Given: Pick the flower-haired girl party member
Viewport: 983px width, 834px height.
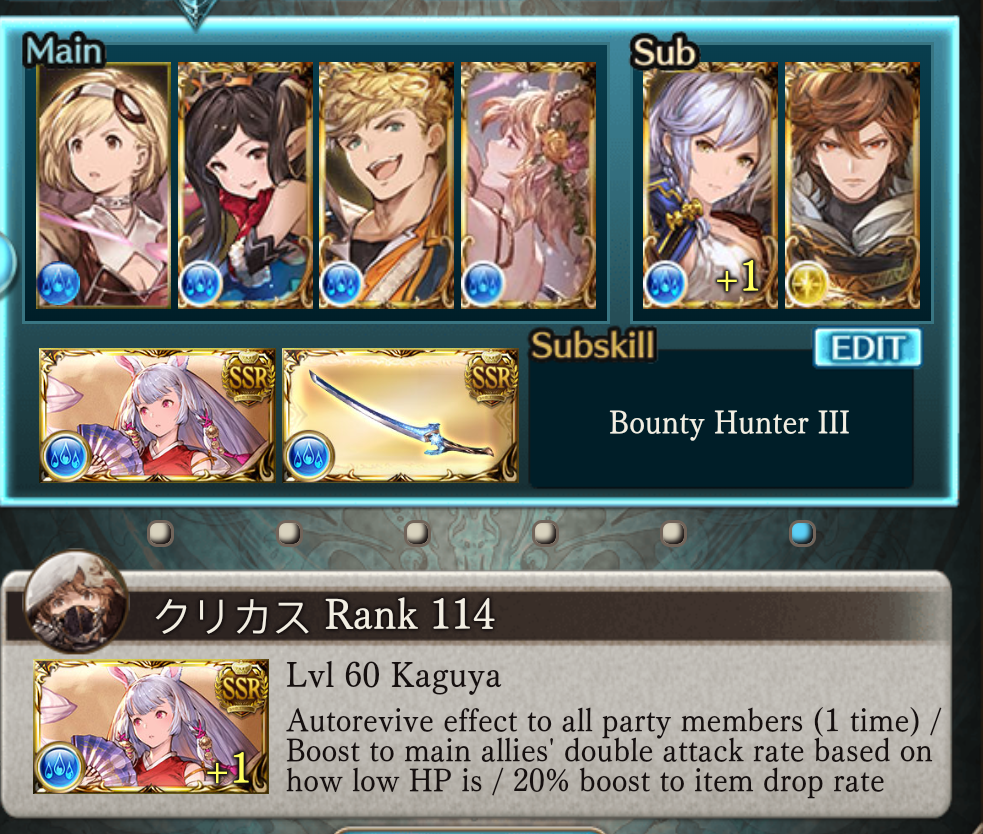Looking at the screenshot, I should click(528, 185).
